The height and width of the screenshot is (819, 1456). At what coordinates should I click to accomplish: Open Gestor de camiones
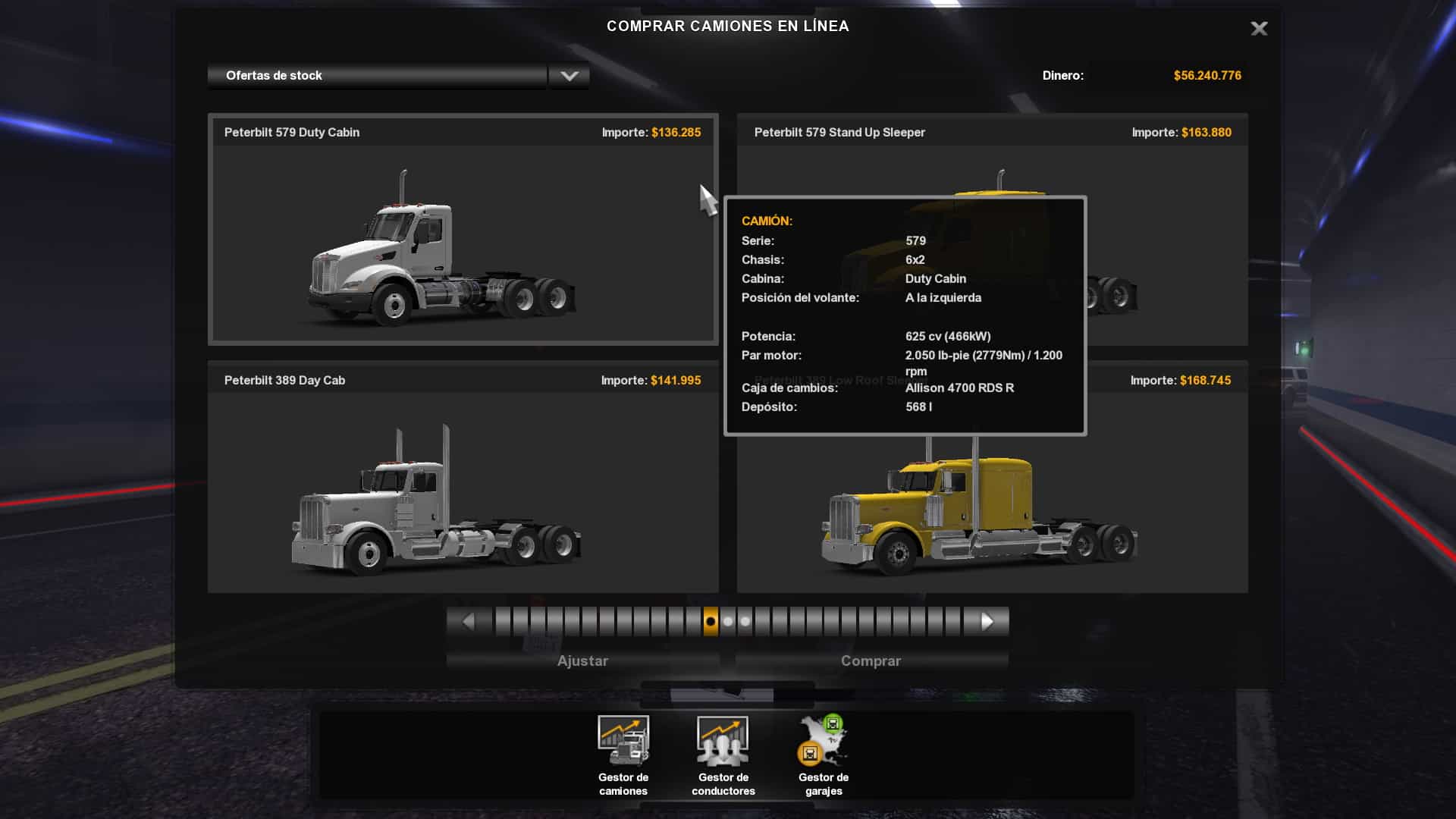(x=623, y=755)
